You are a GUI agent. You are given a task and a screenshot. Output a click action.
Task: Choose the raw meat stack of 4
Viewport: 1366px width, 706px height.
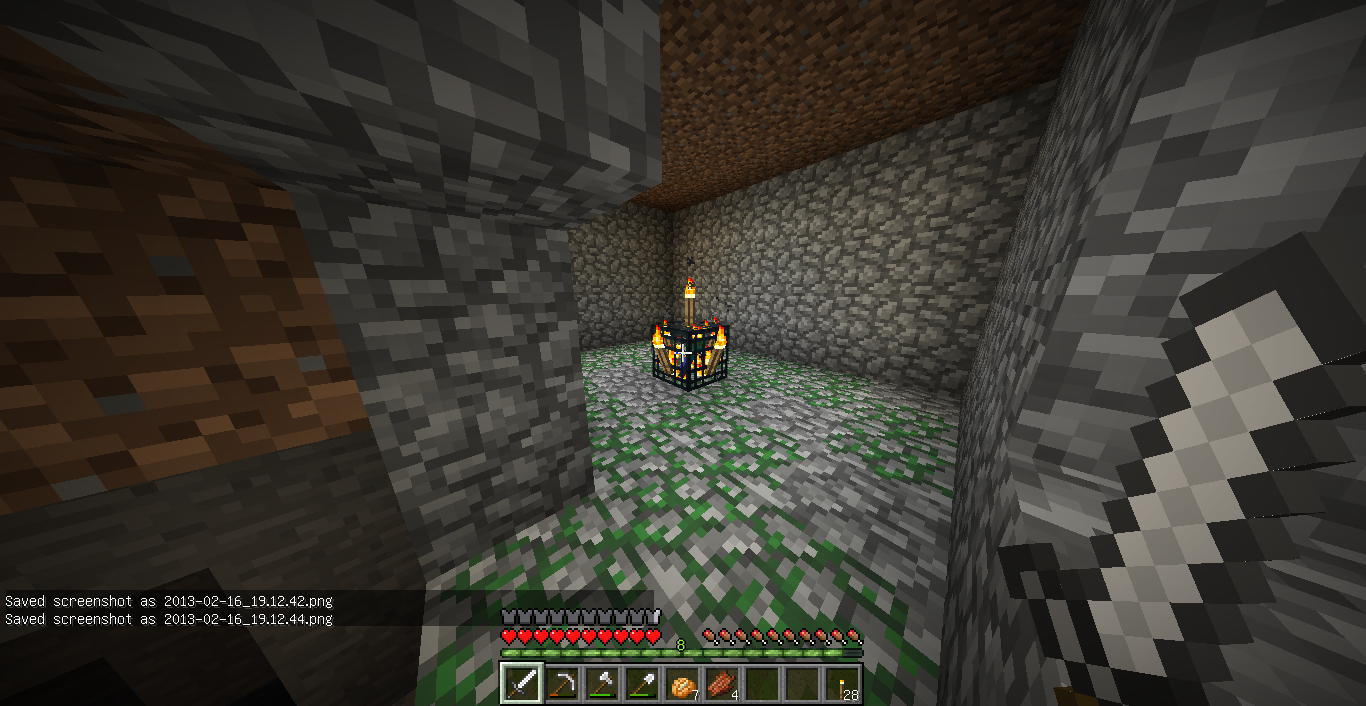tap(722, 684)
